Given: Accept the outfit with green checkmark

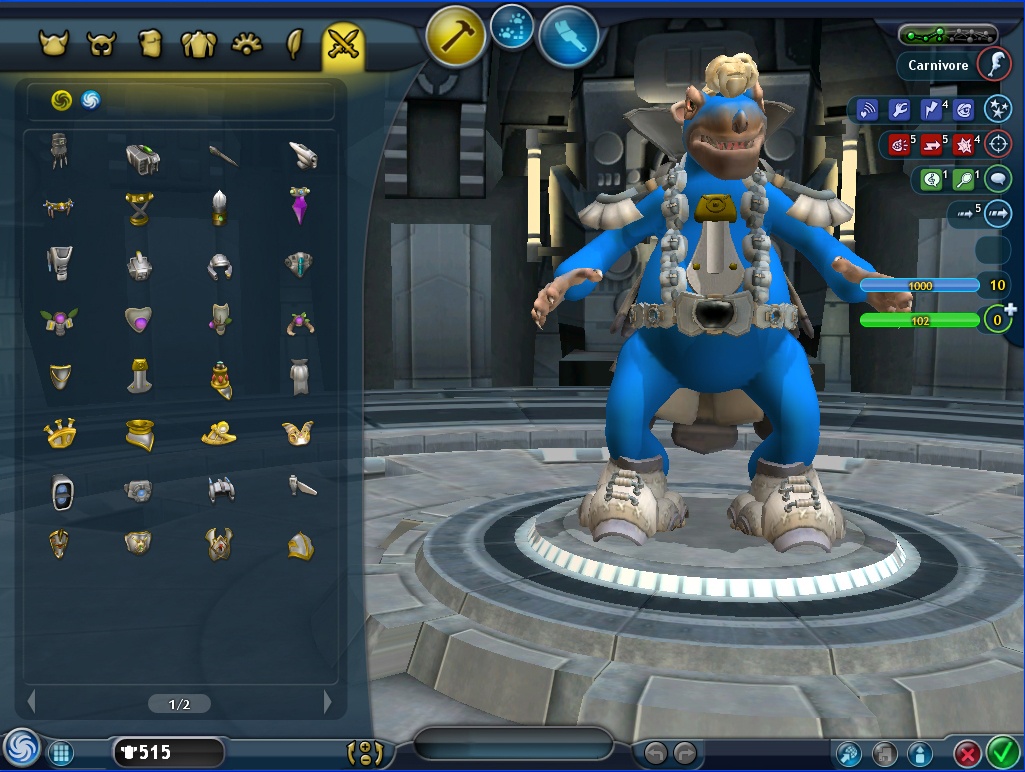Looking at the screenshot, I should pos(1001,750).
